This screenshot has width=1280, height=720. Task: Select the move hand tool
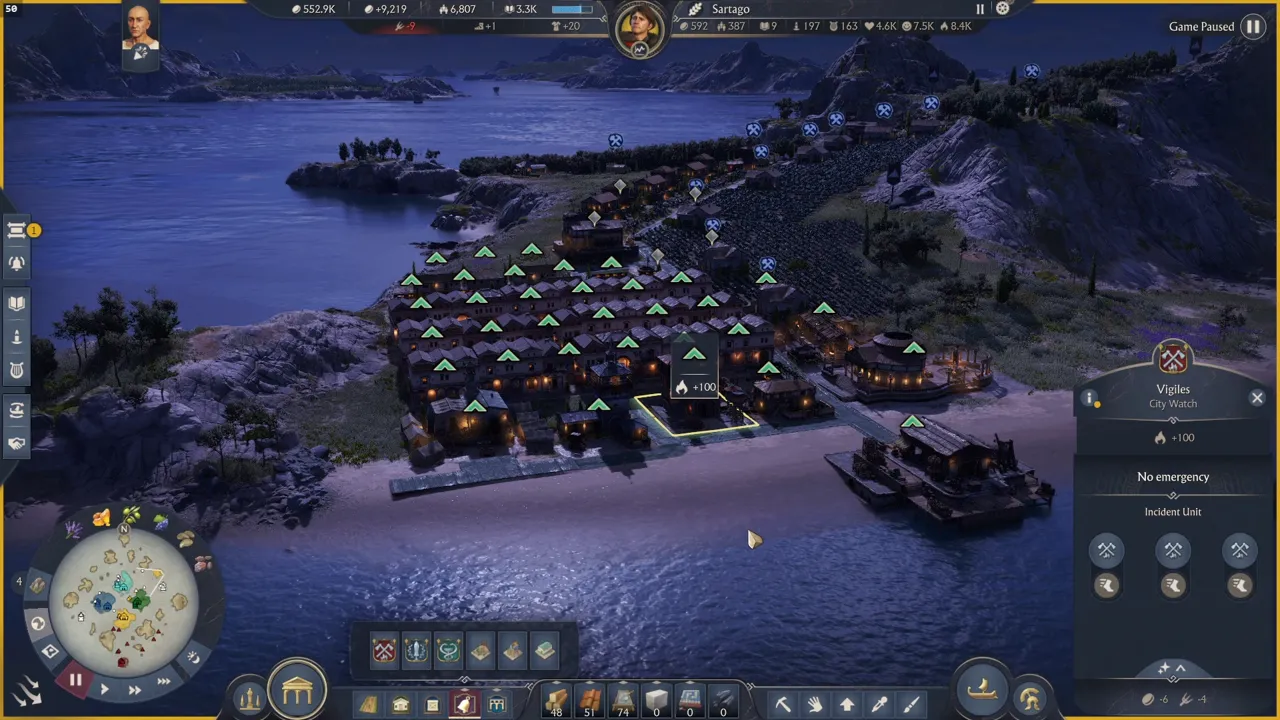[x=814, y=702]
